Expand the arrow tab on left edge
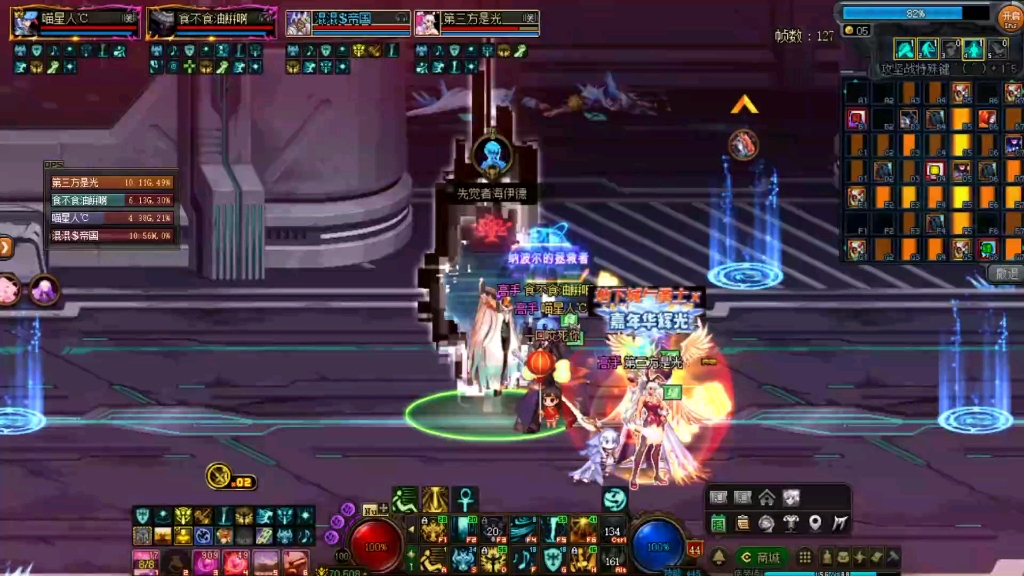Image resolution: width=1024 pixels, height=576 pixels. tap(5, 246)
